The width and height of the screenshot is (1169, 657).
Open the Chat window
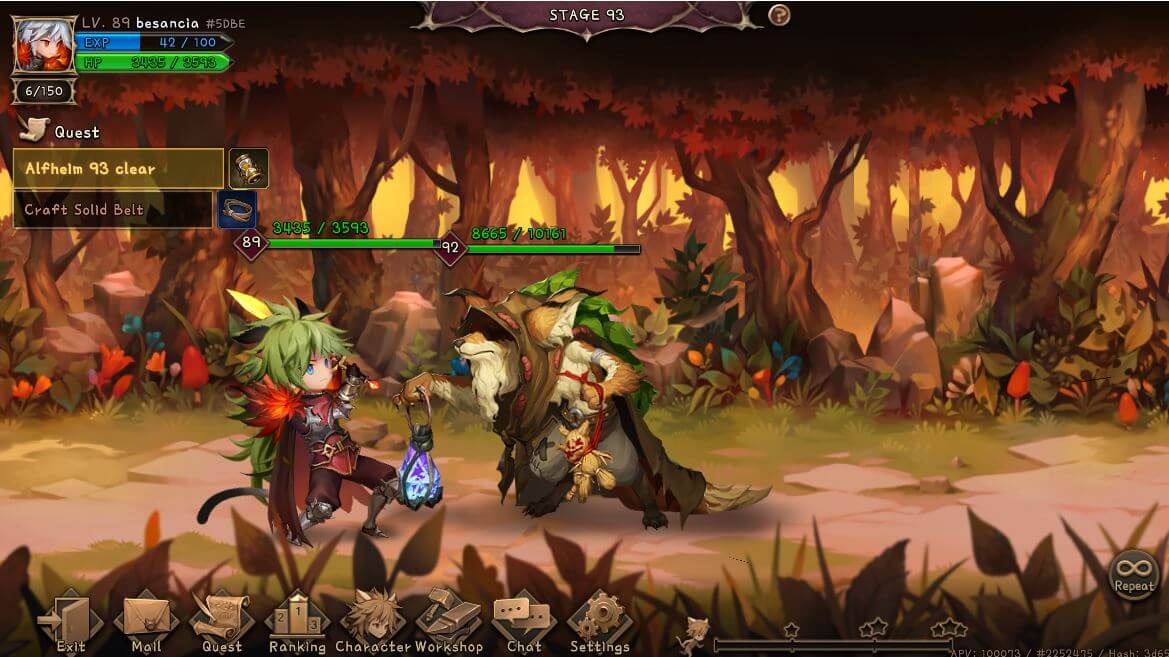coord(524,620)
